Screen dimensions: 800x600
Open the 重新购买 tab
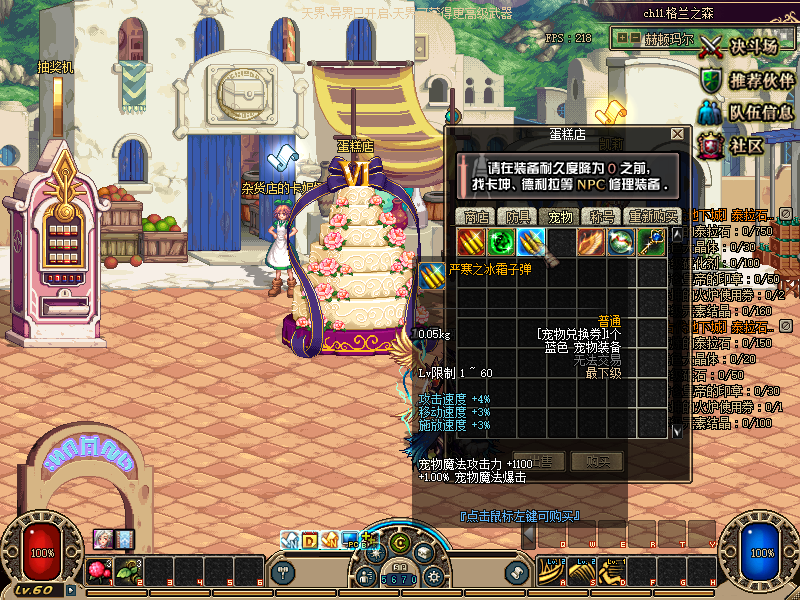point(652,216)
